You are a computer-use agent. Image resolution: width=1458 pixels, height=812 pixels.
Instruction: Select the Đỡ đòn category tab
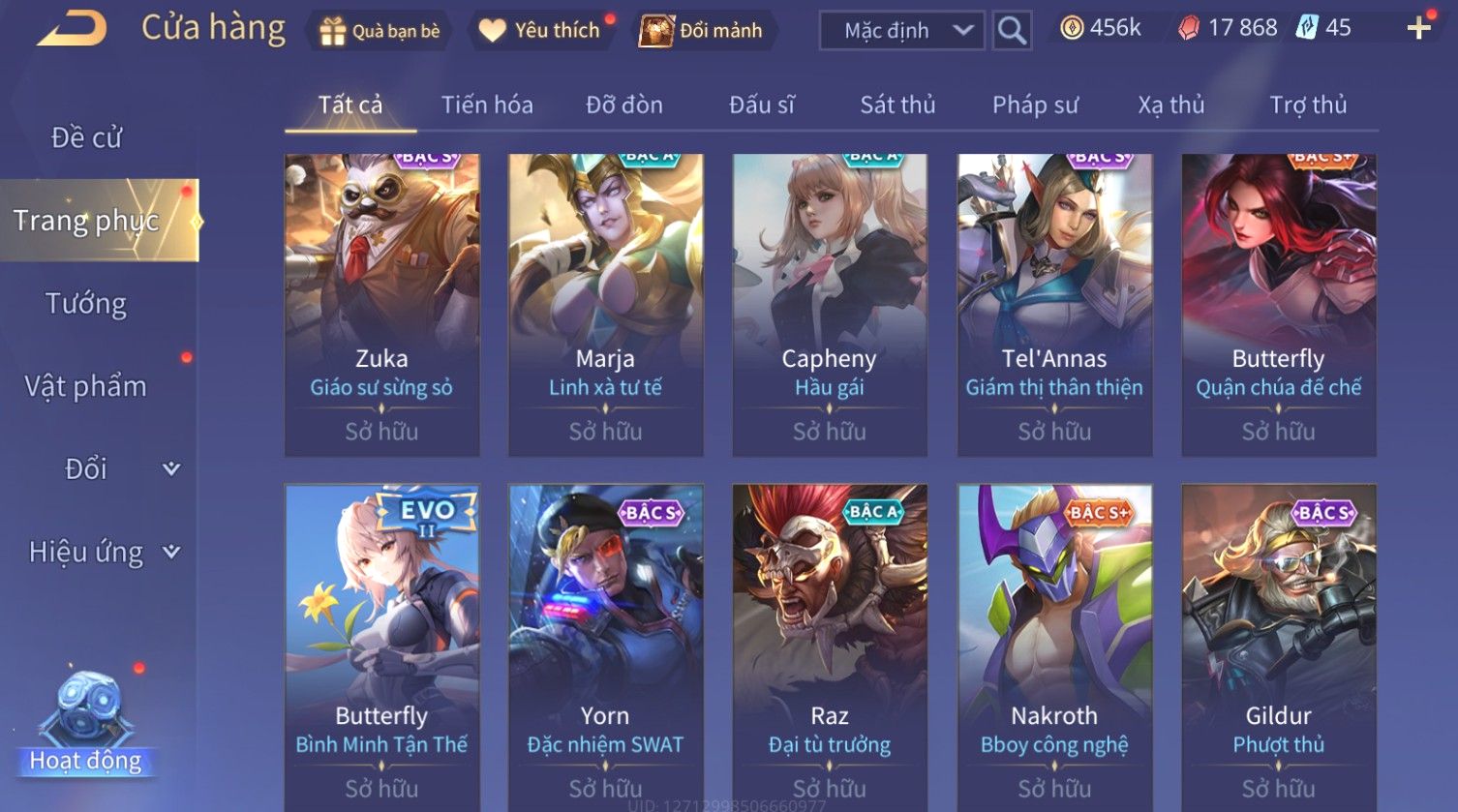[x=624, y=105]
